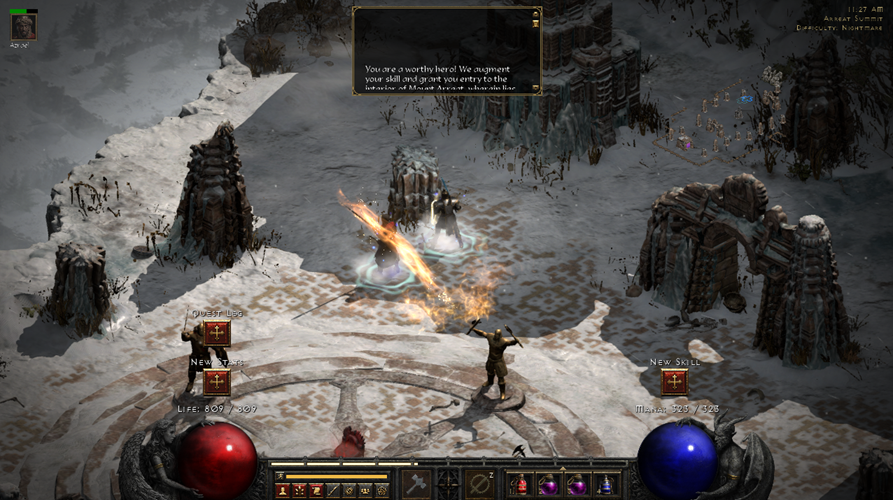Image resolution: width=893 pixels, height=500 pixels.
Task: Open the New Skill plus button
Action: pyautogui.click(x=674, y=382)
